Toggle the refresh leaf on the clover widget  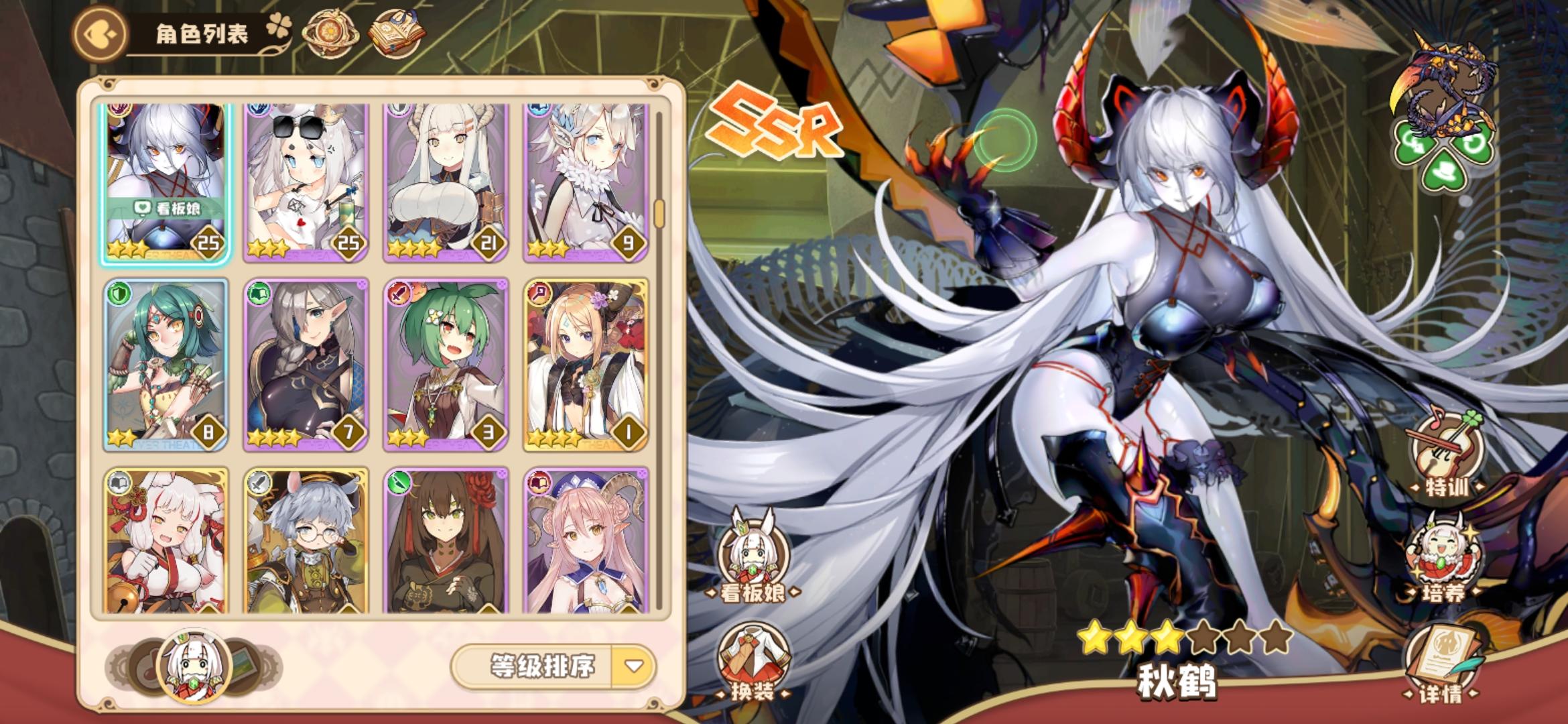click(1474, 143)
